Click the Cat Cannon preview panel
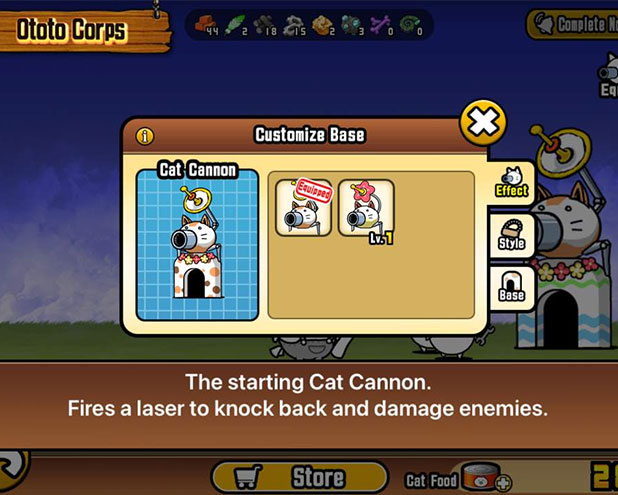Viewport: 618px width, 495px height. click(x=198, y=243)
